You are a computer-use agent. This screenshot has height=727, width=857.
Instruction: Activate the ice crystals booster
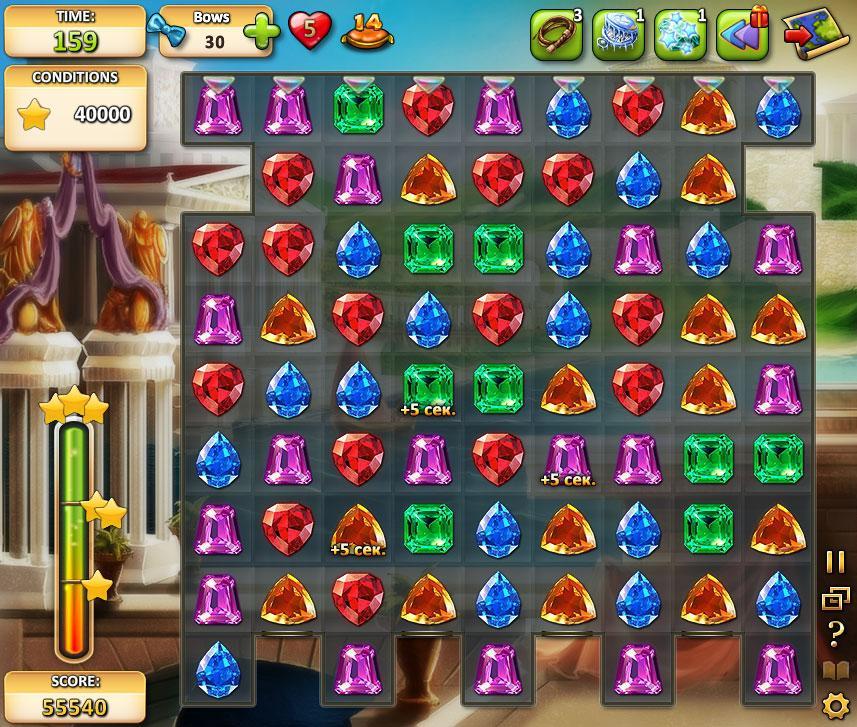(x=679, y=35)
